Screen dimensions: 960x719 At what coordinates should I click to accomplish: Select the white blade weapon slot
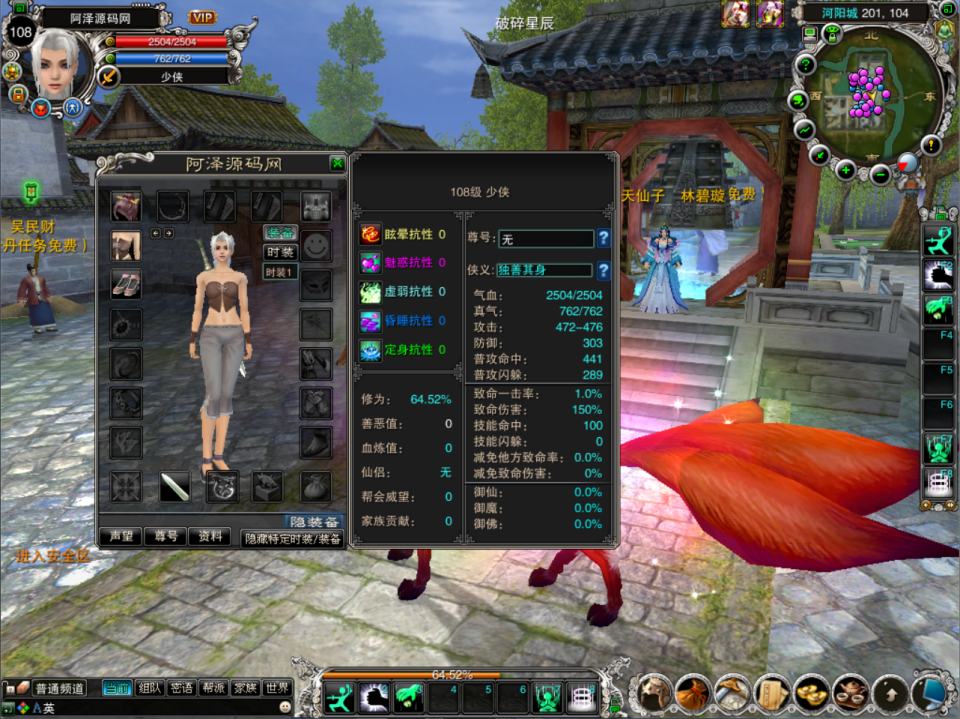tap(174, 487)
